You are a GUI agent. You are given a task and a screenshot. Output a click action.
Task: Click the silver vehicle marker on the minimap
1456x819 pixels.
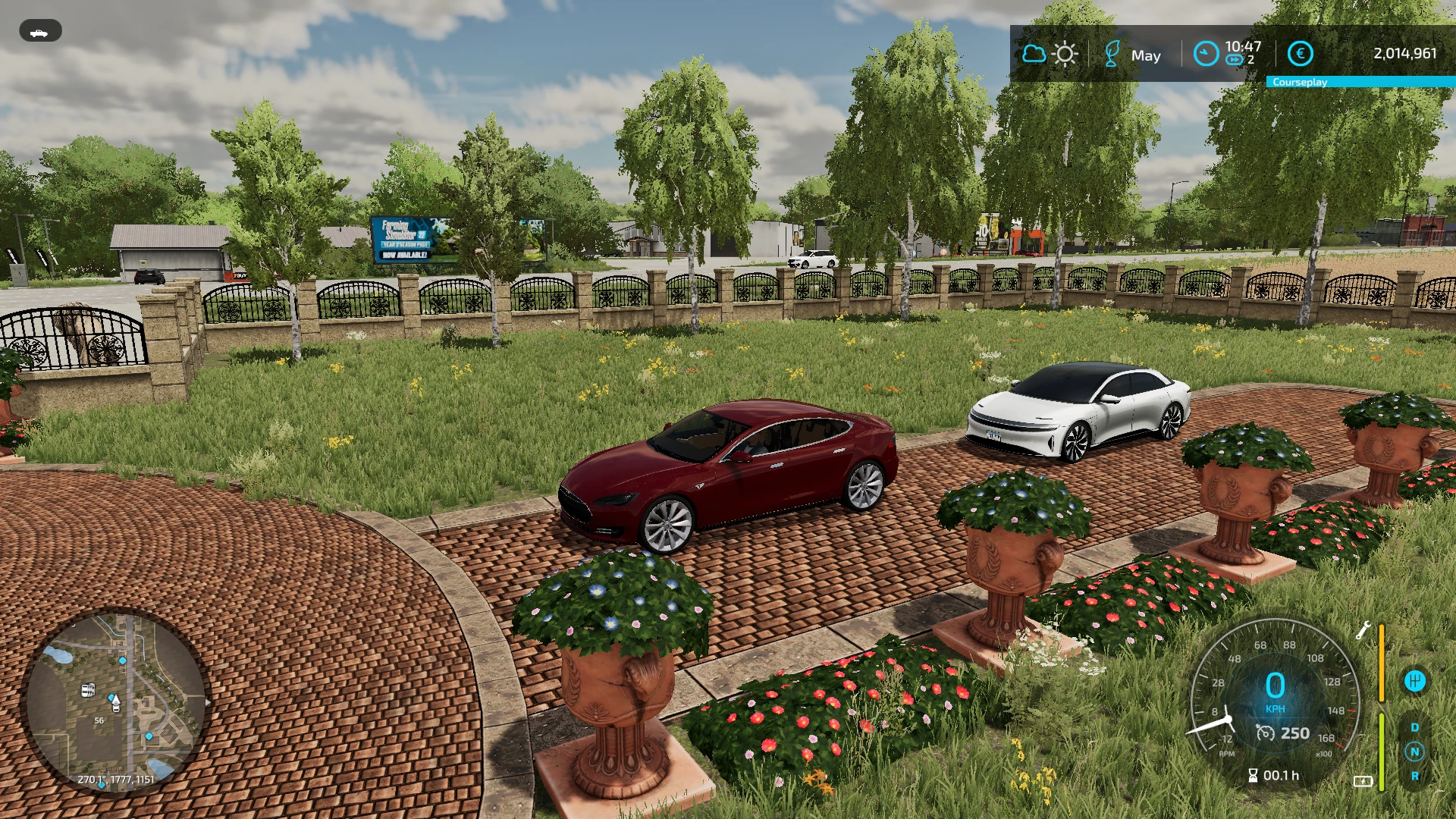click(x=88, y=690)
